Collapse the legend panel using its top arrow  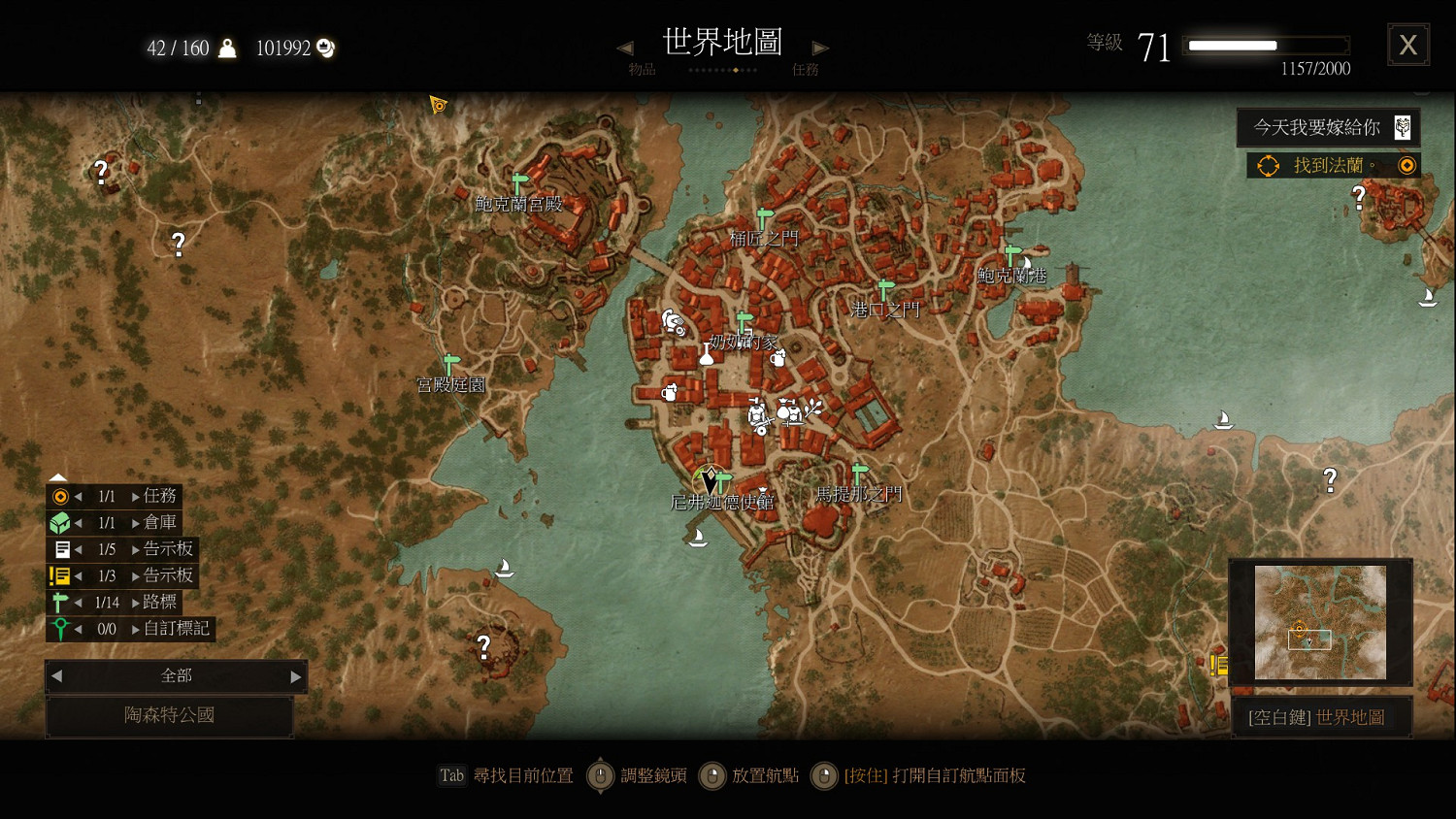click(x=57, y=476)
